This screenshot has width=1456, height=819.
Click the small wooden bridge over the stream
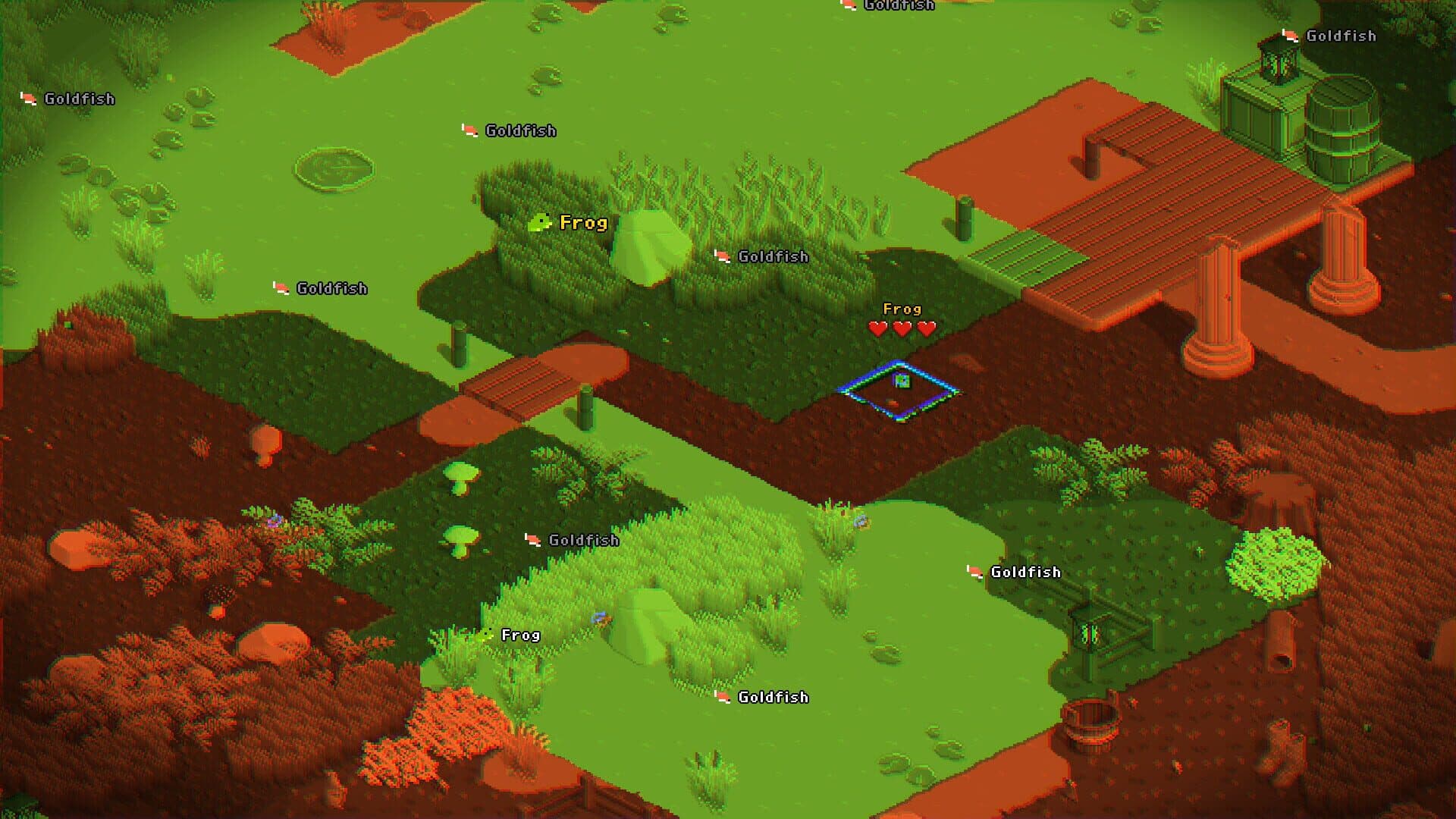tap(516, 383)
